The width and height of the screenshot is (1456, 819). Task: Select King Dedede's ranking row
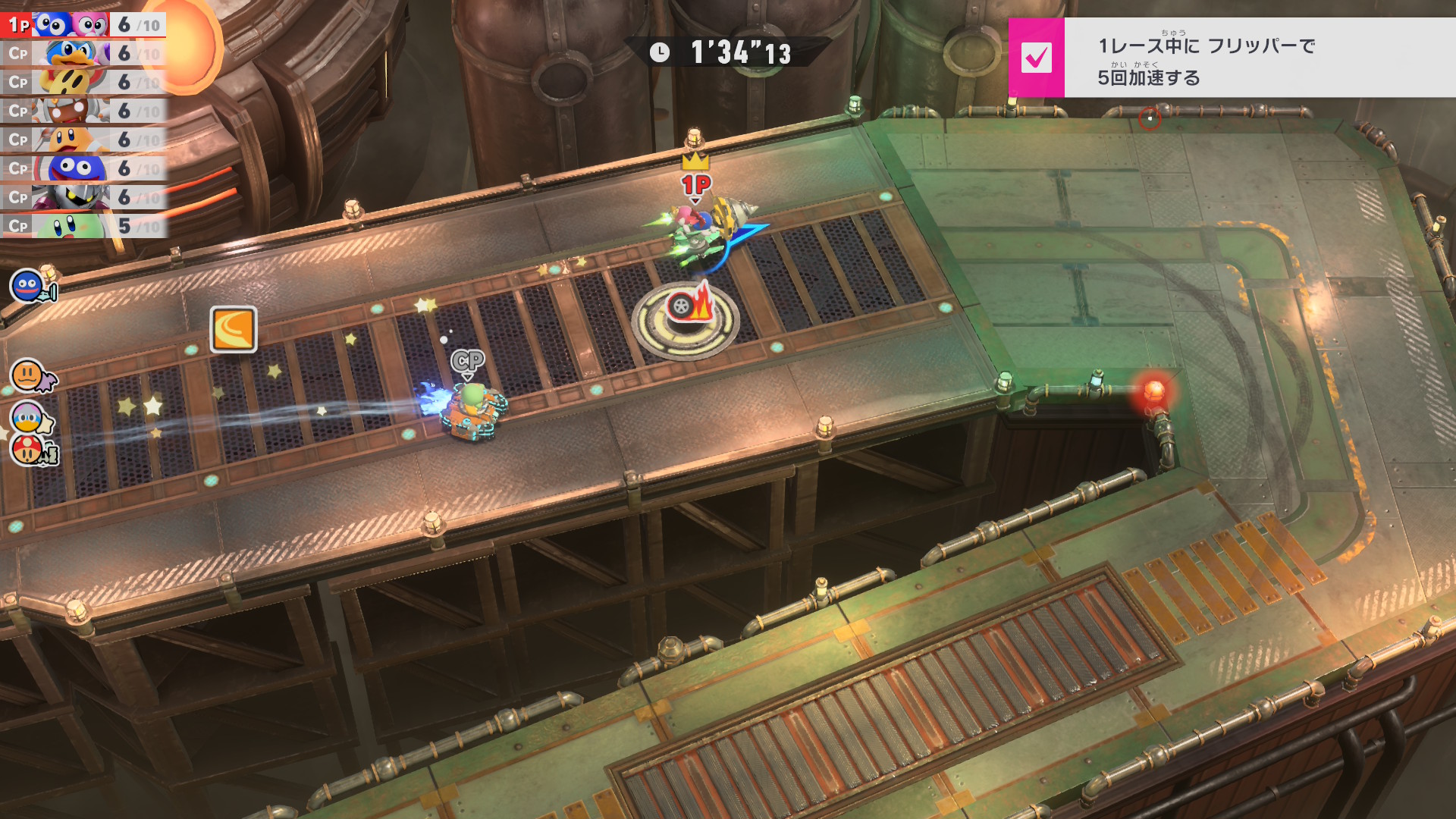pos(83,54)
